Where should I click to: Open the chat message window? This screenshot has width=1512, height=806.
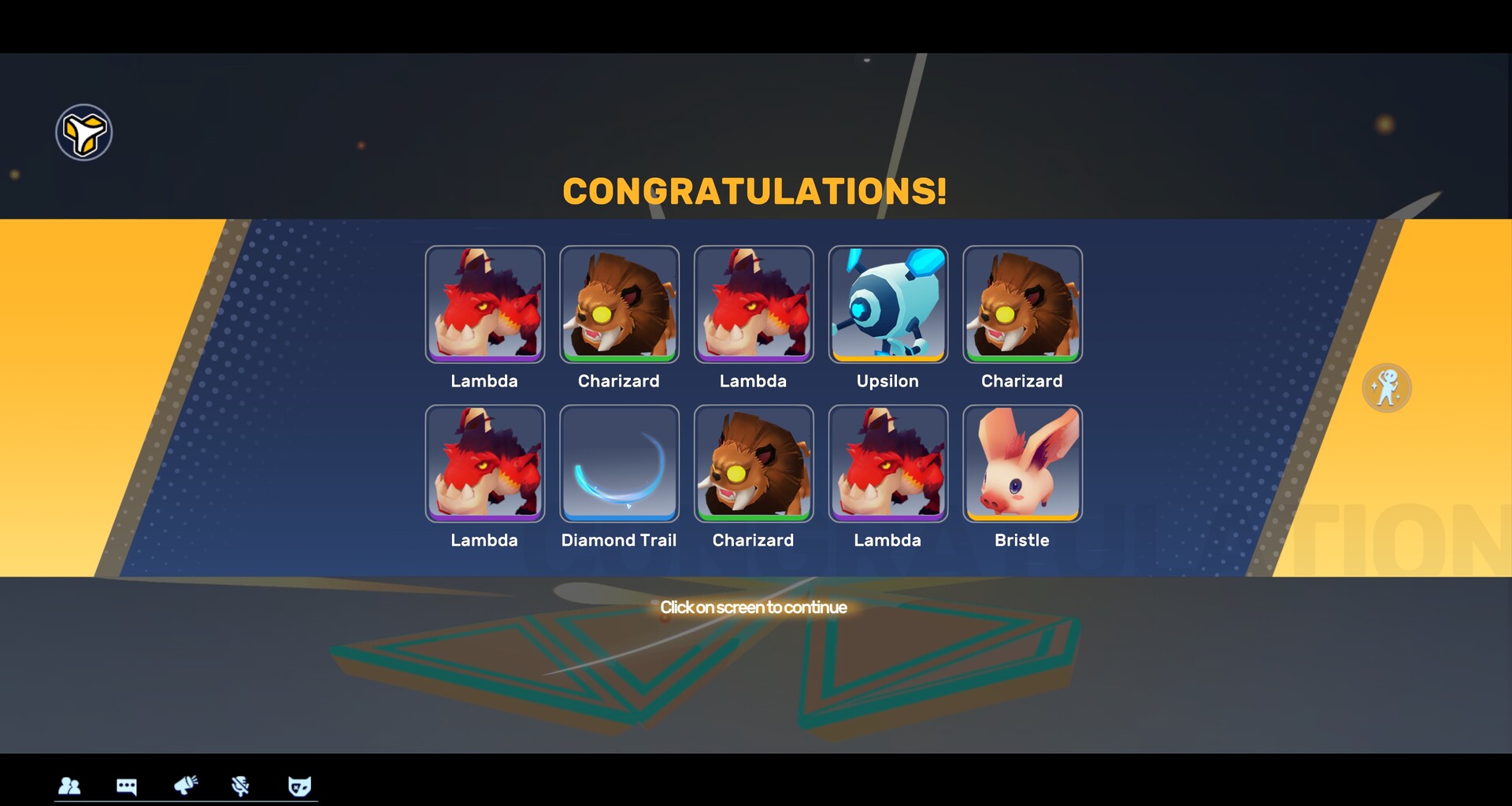coord(127,786)
